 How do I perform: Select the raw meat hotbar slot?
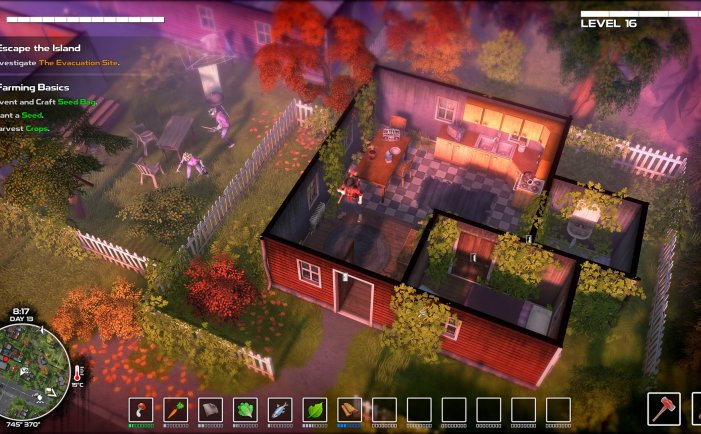[x=141, y=409]
